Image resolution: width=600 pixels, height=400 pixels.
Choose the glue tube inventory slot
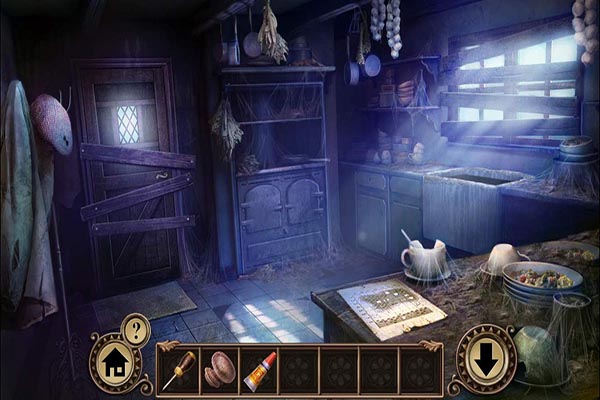pos(258,369)
